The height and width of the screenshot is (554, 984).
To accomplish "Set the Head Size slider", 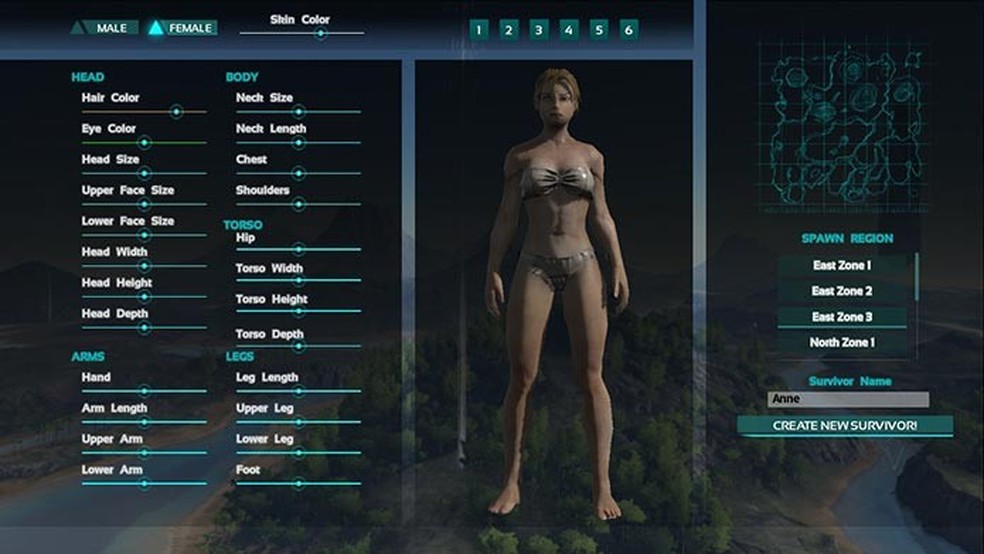I will (x=144, y=173).
